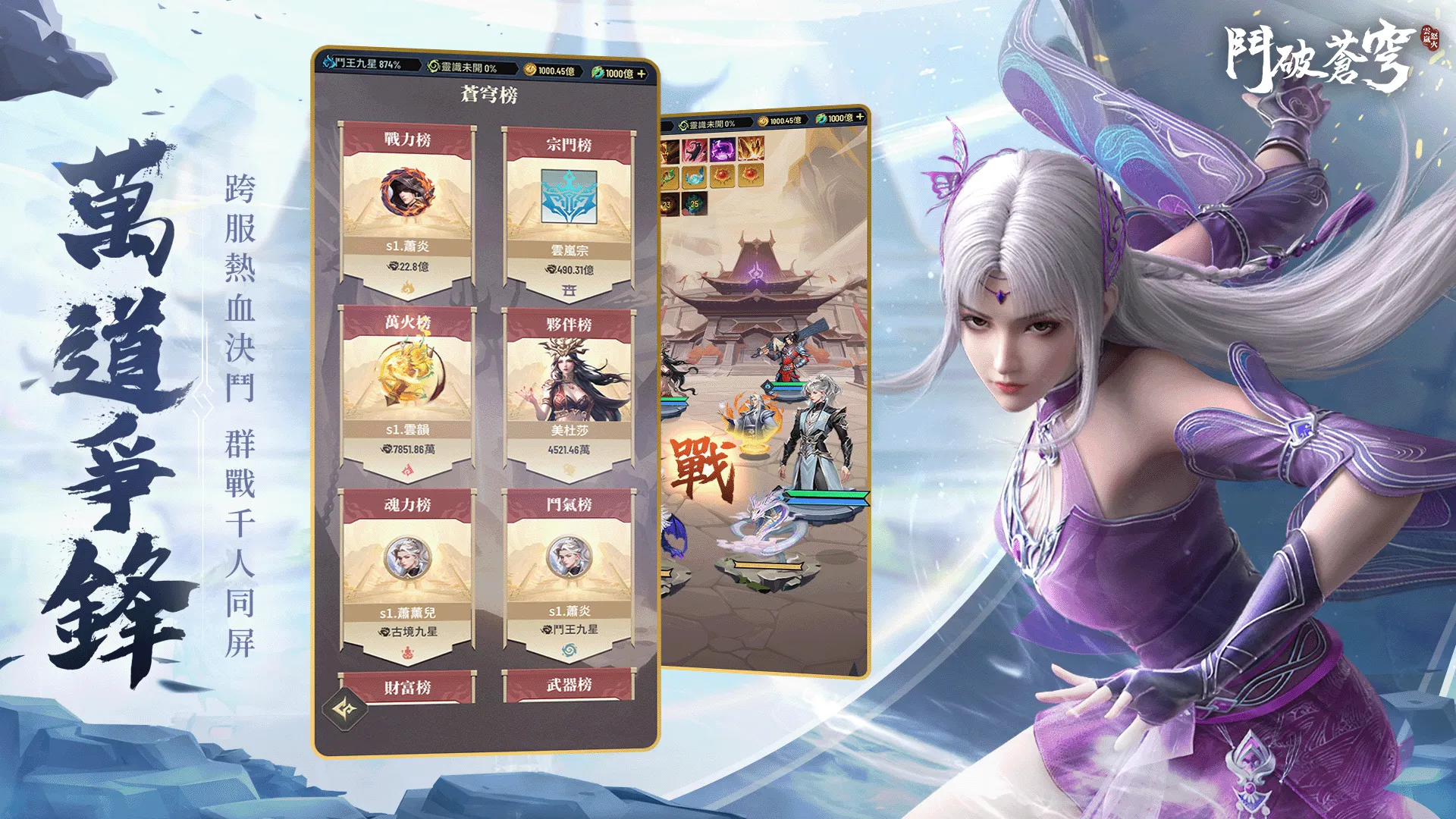The image size is (1456, 819).
Task: Toggle the 戰力榜 ranking banner
Action: [x=407, y=139]
